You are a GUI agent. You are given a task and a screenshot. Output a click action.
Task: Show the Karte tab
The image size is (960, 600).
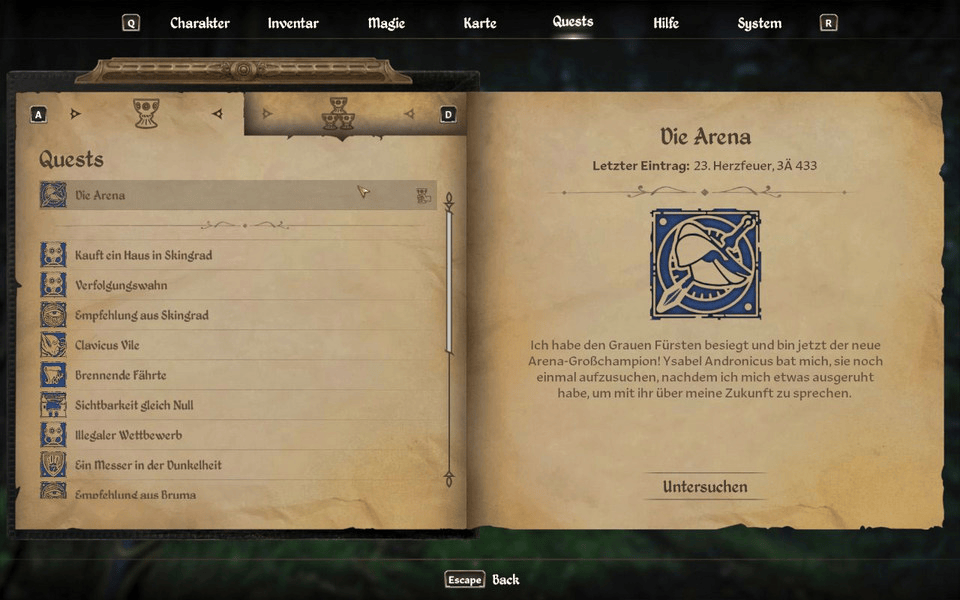(480, 23)
